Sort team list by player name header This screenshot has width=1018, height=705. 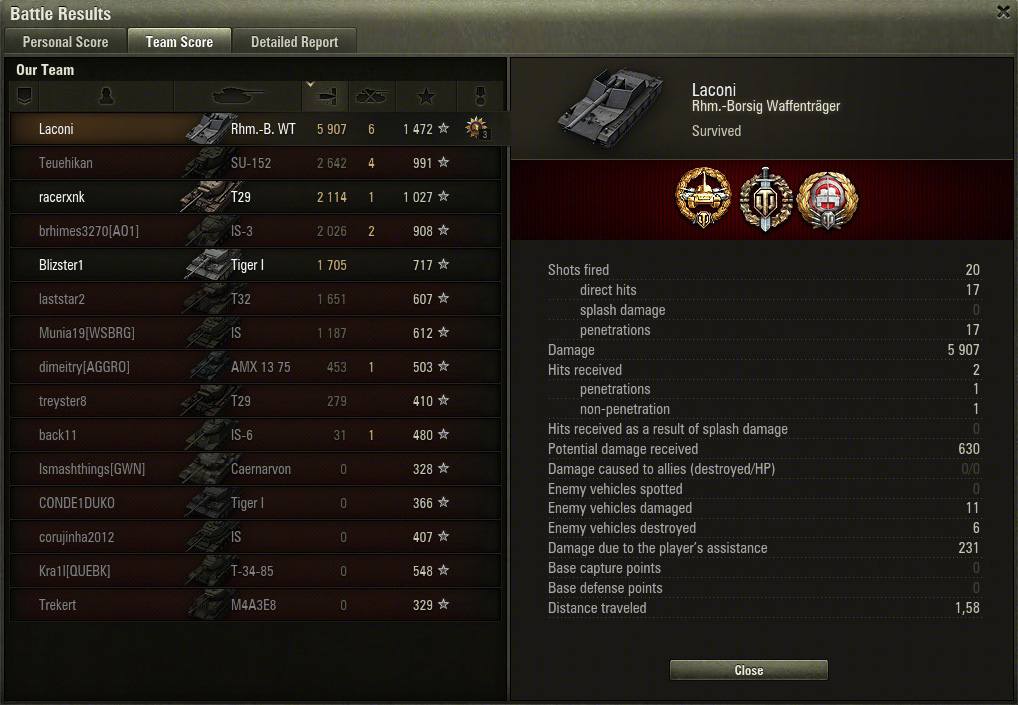pyautogui.click(x=106, y=96)
